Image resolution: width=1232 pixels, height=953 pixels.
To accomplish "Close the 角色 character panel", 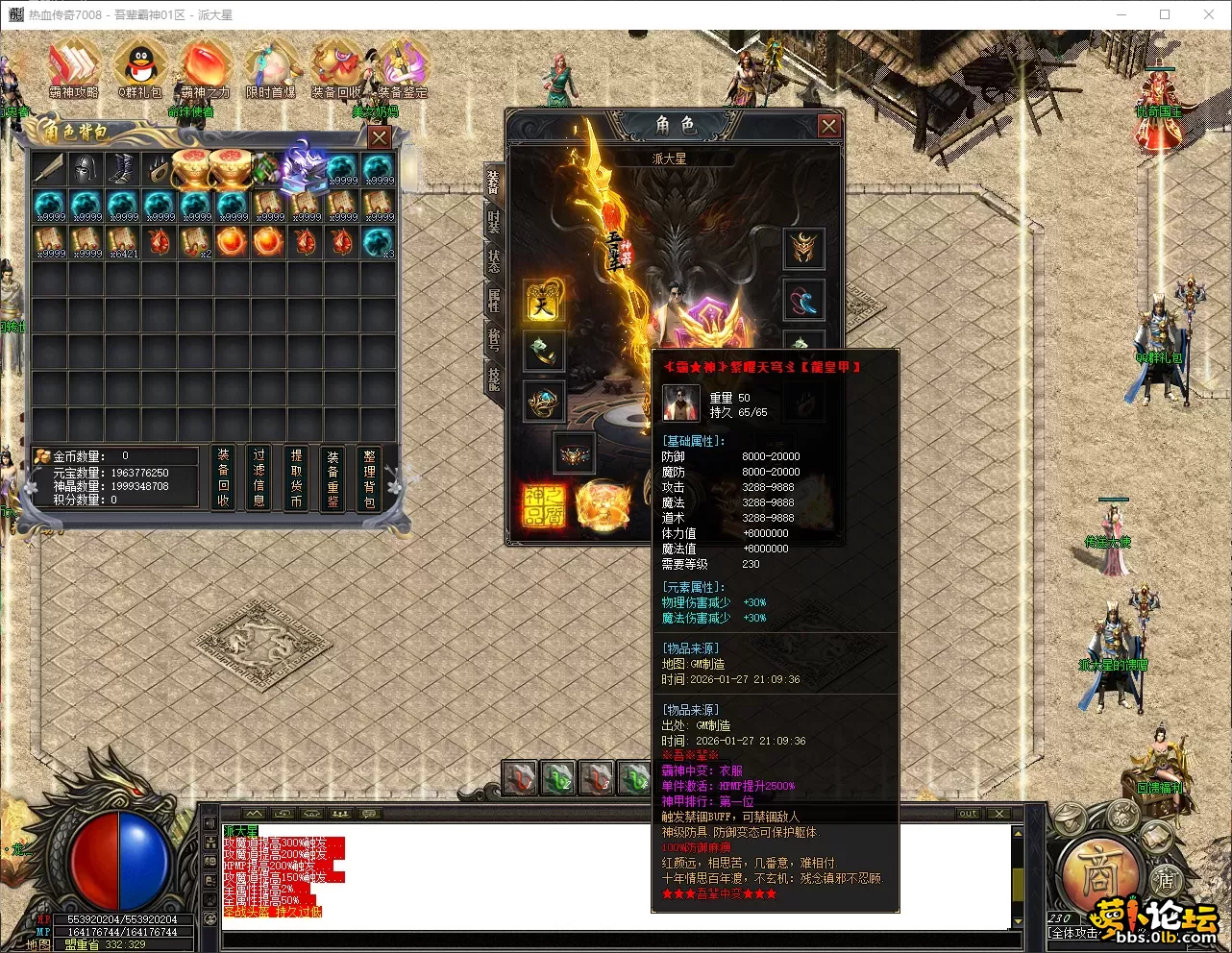I will [828, 126].
